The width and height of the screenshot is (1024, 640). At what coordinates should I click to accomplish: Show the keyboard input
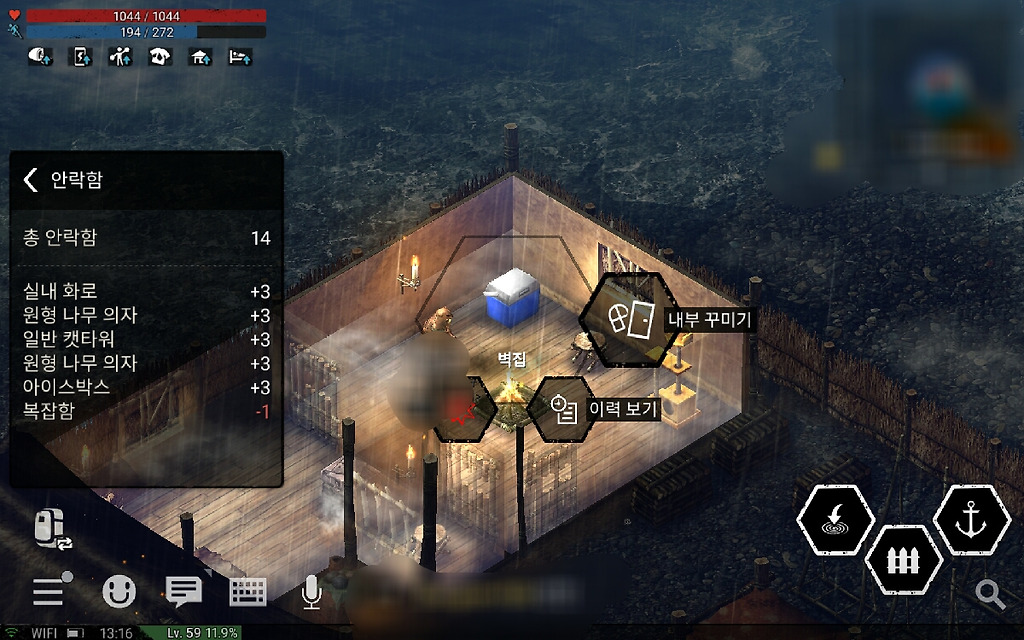248,592
